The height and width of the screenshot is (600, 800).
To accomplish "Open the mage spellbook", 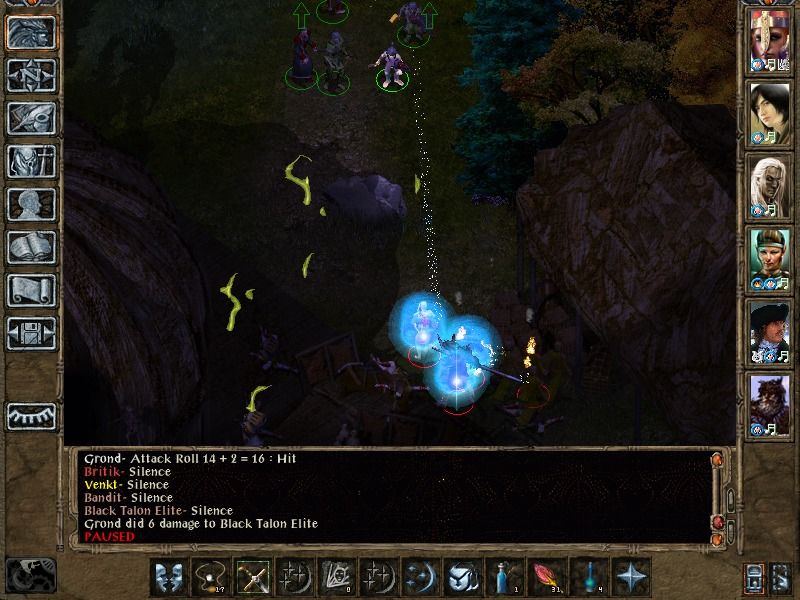I will pos(31,247).
